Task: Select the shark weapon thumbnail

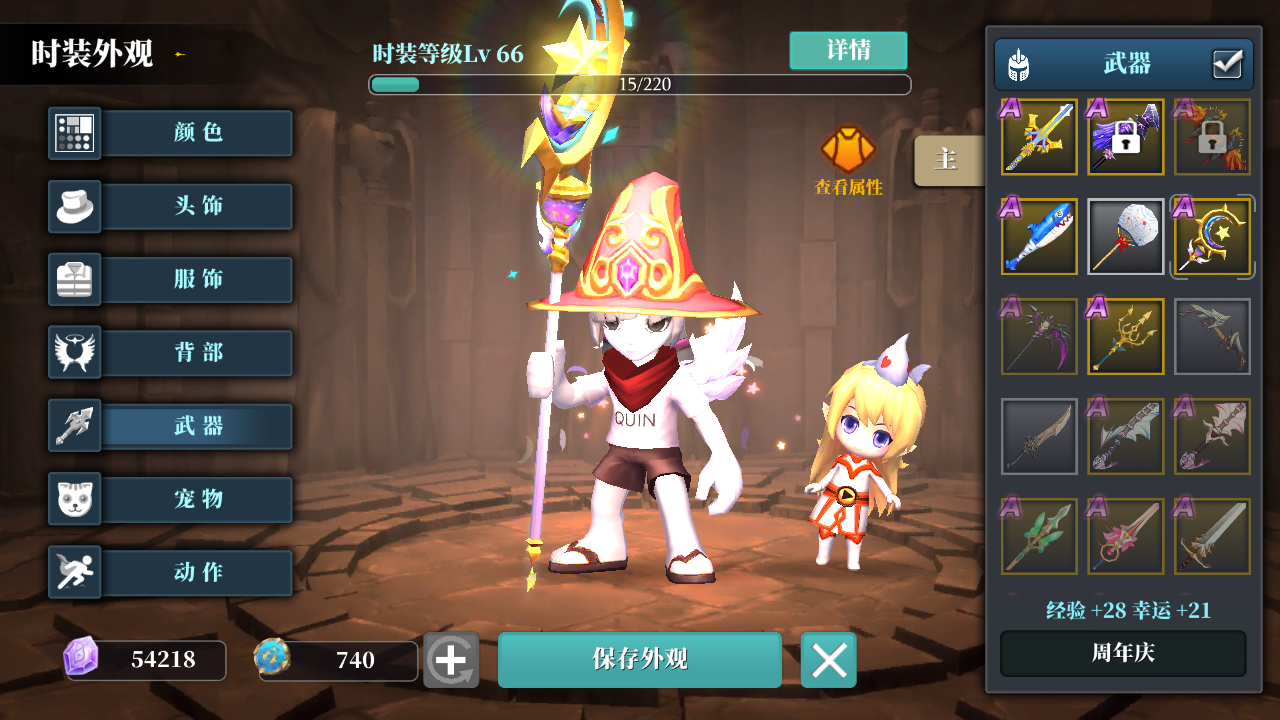Action: pos(1038,237)
